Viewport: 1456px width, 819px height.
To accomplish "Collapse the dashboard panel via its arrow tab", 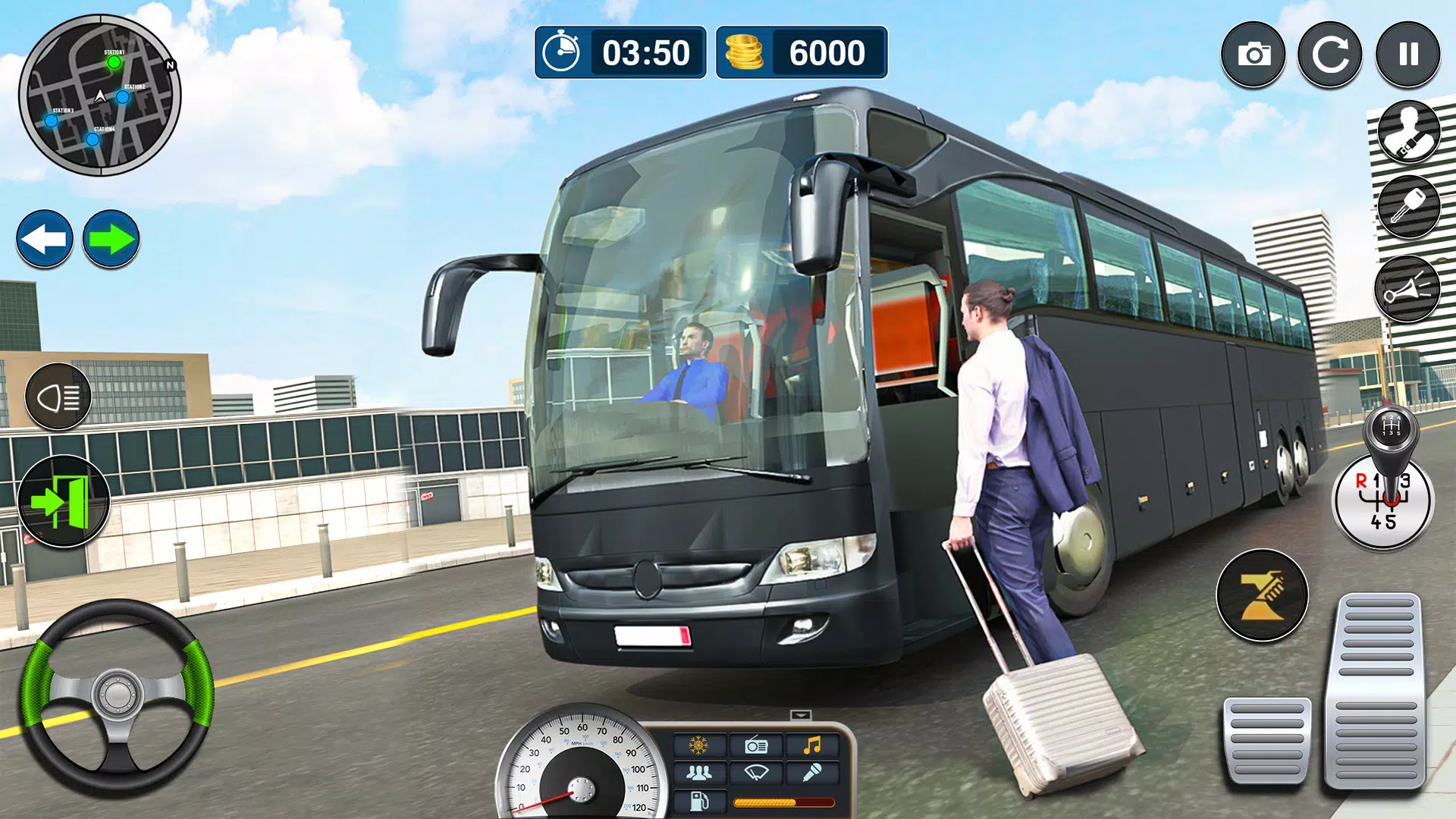I will [801, 714].
